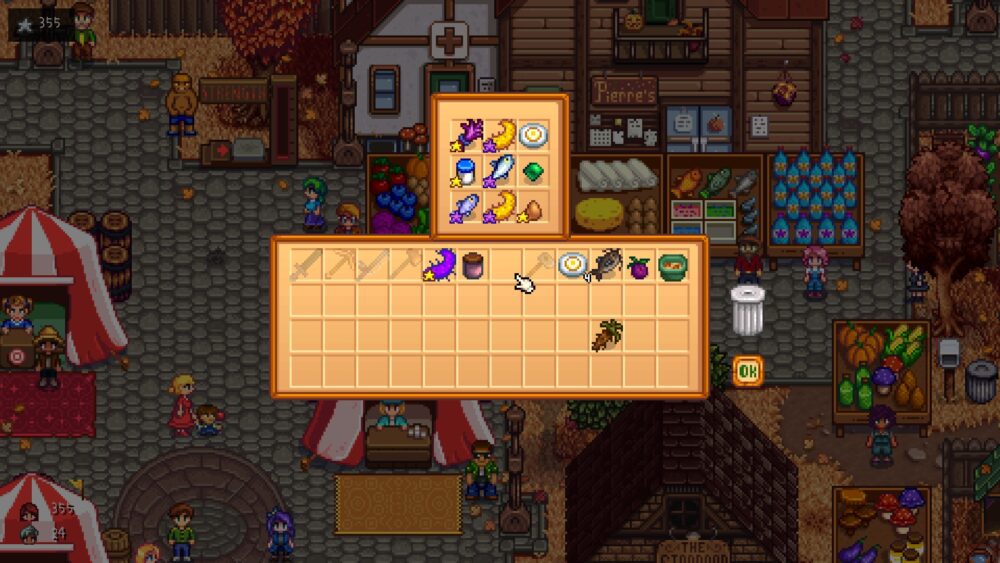Select the fried egg in the grange display

click(532, 135)
